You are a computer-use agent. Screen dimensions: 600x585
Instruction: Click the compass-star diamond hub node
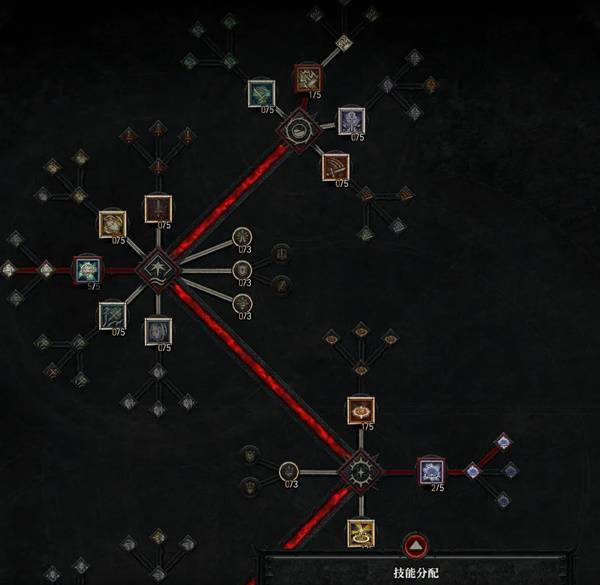(x=359, y=471)
